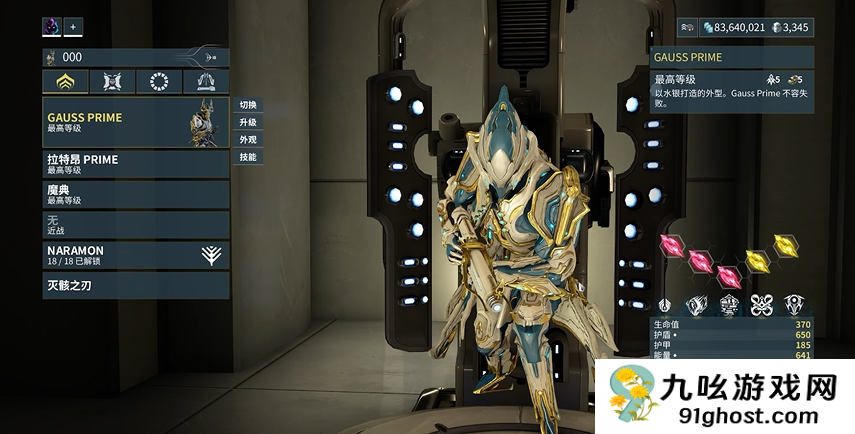
Task: Select the Gauss Prime warframe slot
Action: point(135,123)
